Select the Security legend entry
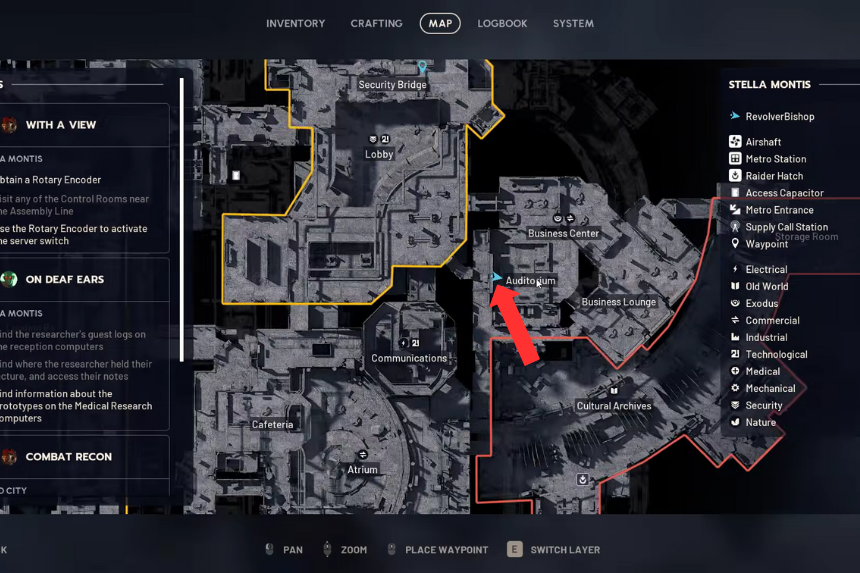The image size is (860, 573). pyautogui.click(x=764, y=405)
